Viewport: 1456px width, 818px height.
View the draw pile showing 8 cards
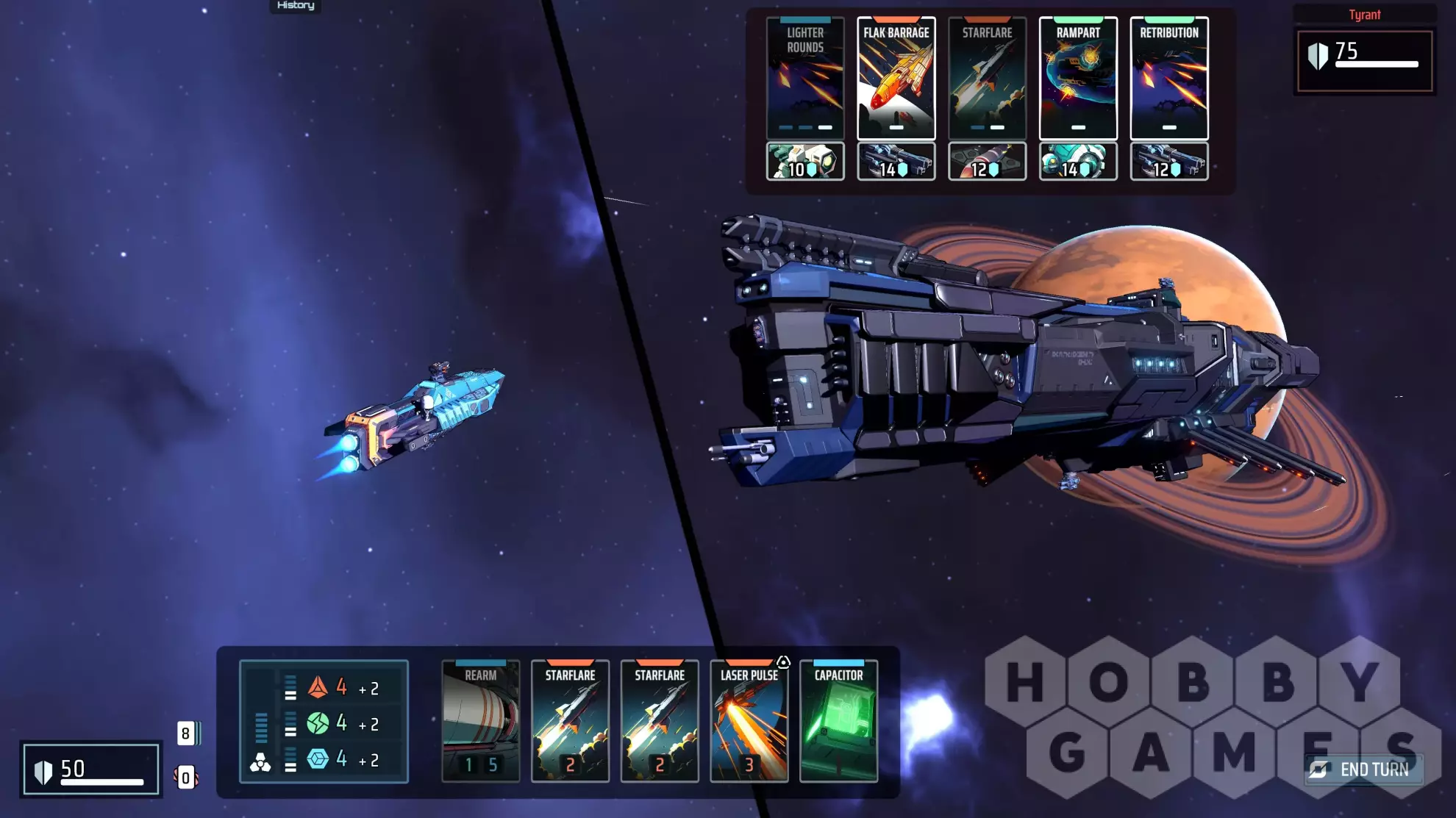click(187, 733)
